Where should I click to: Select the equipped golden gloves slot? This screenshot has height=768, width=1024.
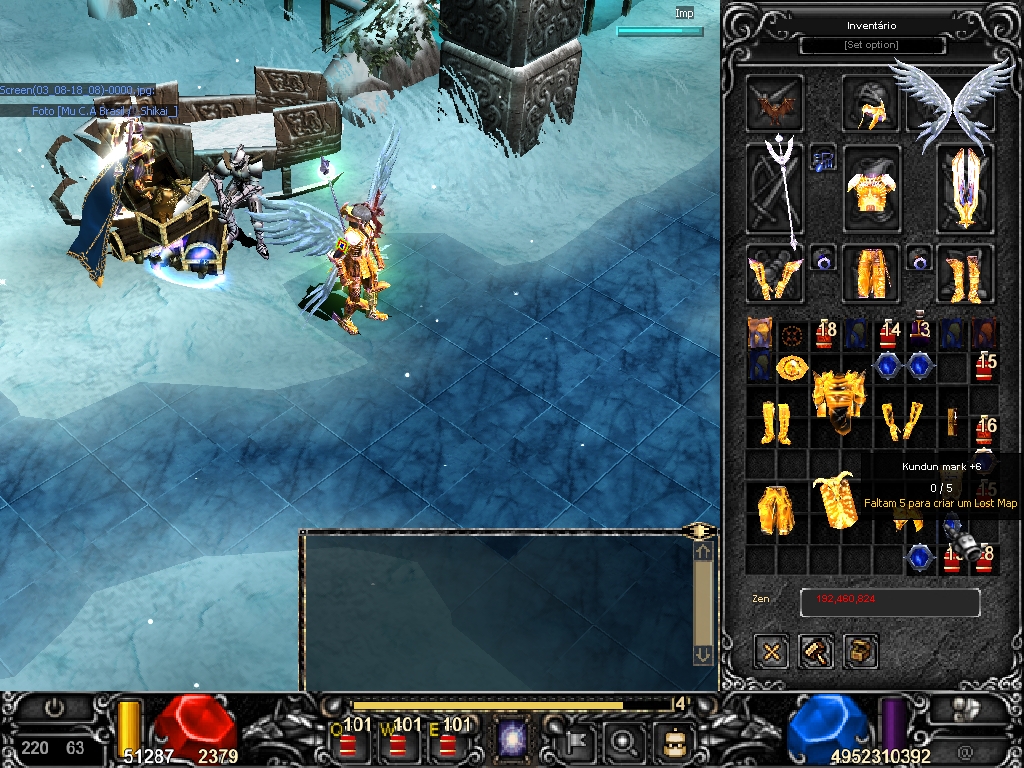pyautogui.click(x=773, y=274)
